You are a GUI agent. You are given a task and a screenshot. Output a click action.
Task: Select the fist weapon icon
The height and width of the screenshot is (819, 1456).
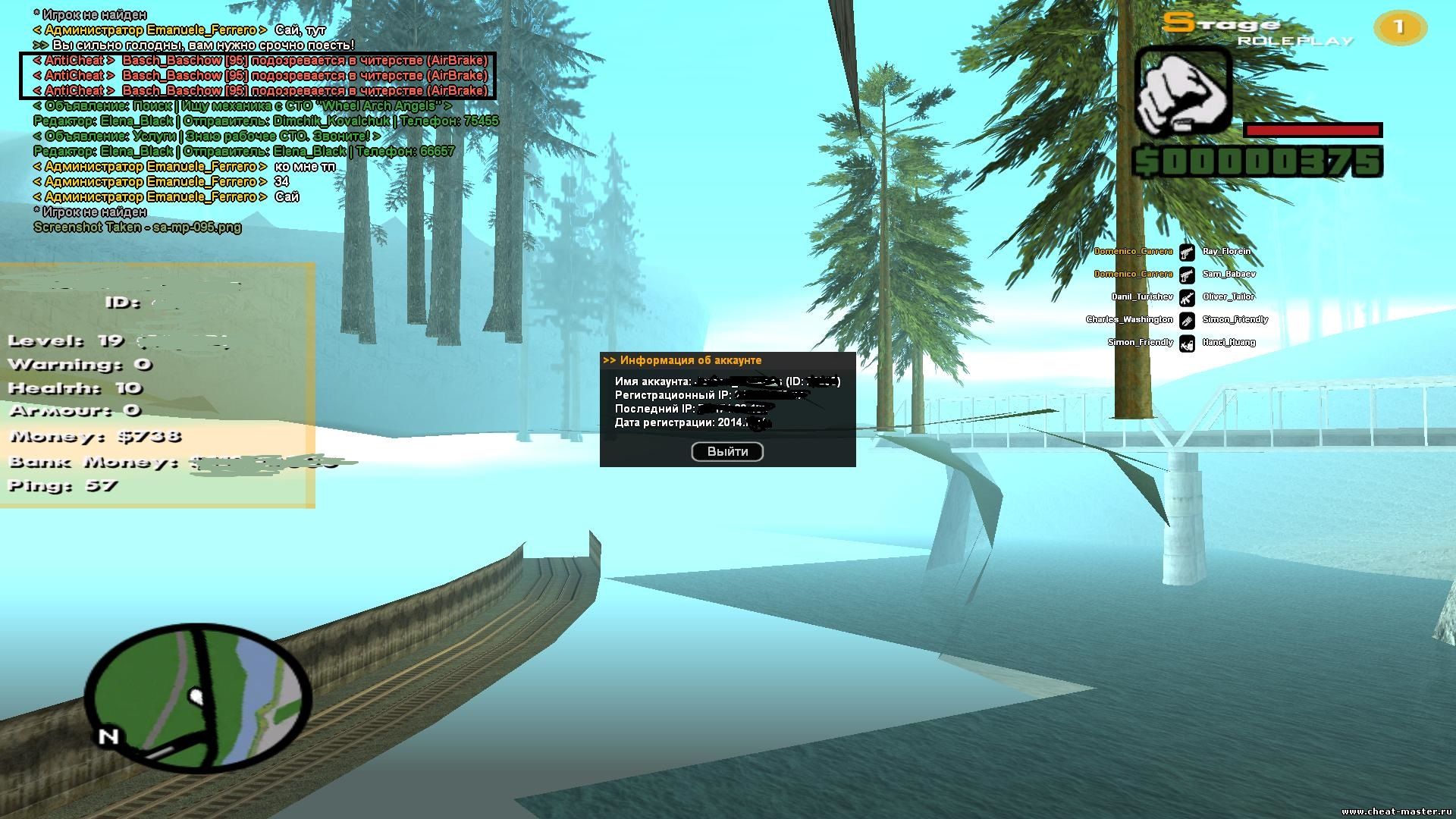coord(1182,92)
